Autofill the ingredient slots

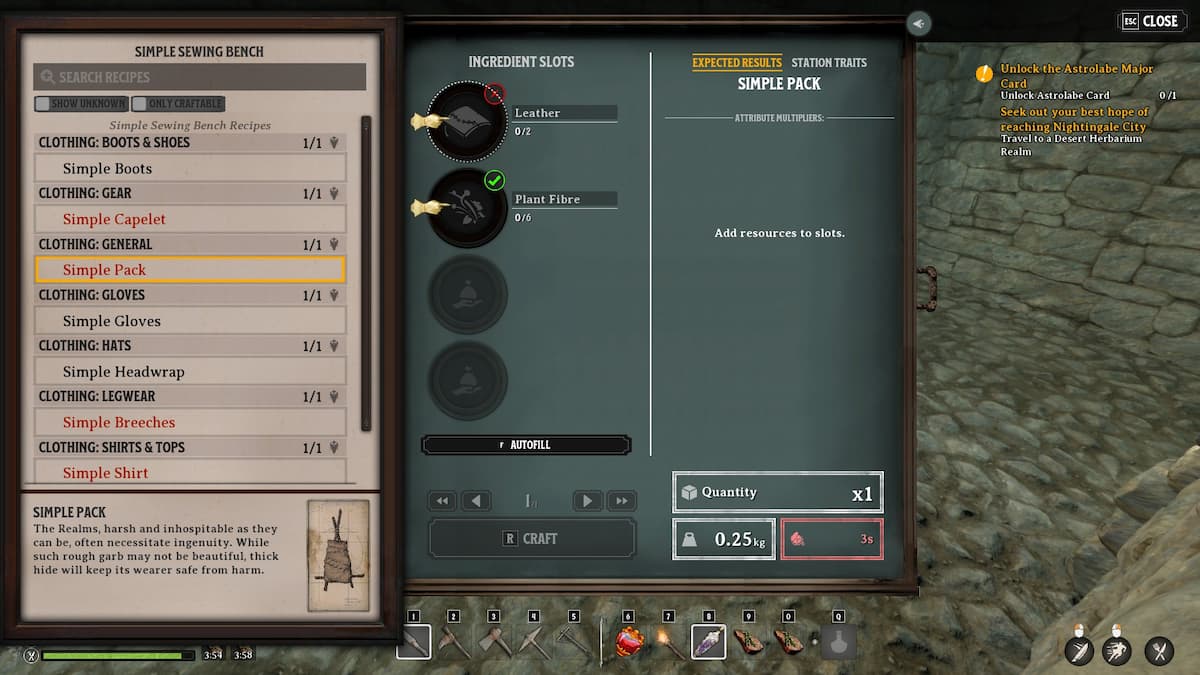[527, 445]
